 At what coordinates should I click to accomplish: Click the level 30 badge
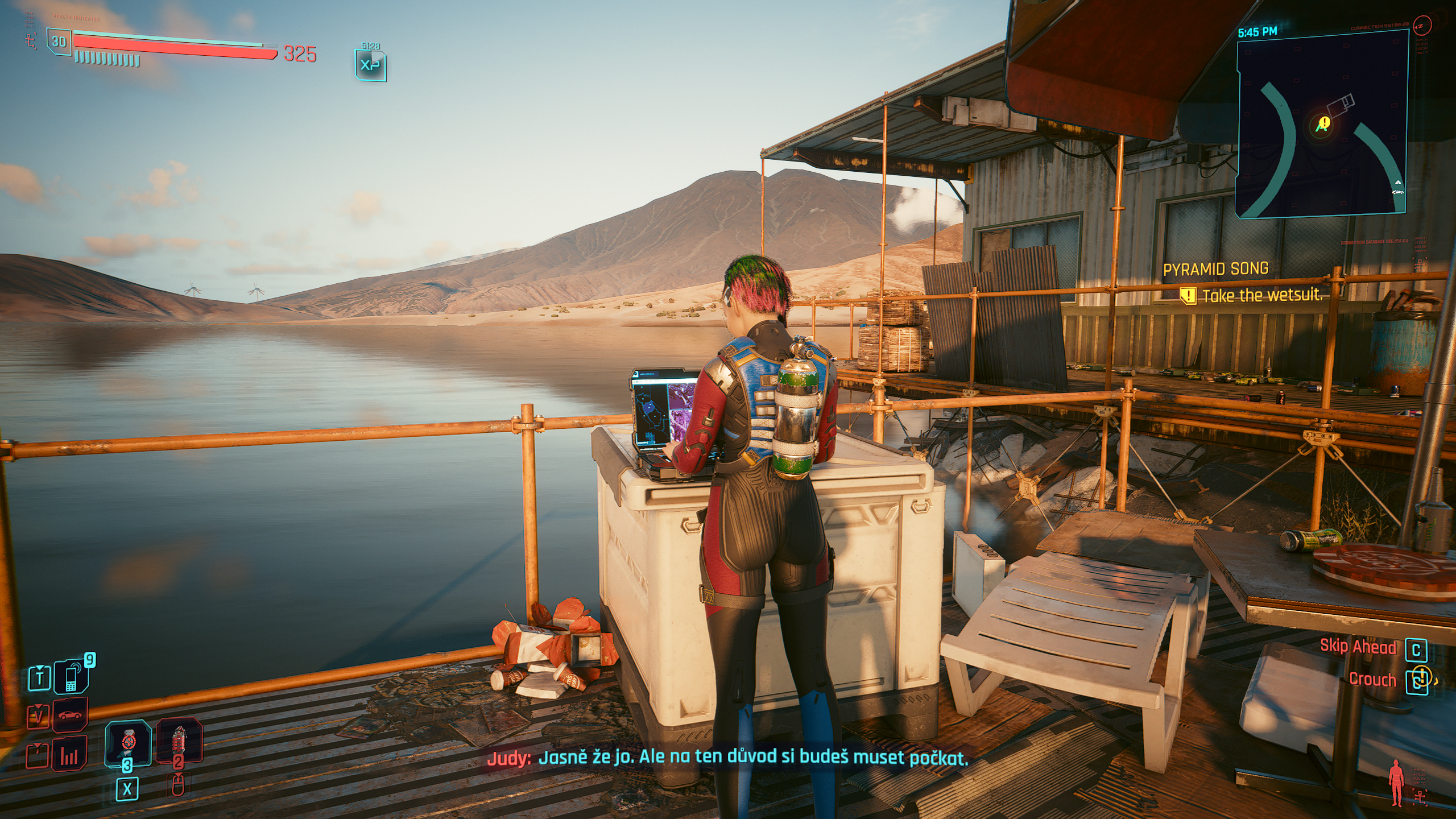59,42
